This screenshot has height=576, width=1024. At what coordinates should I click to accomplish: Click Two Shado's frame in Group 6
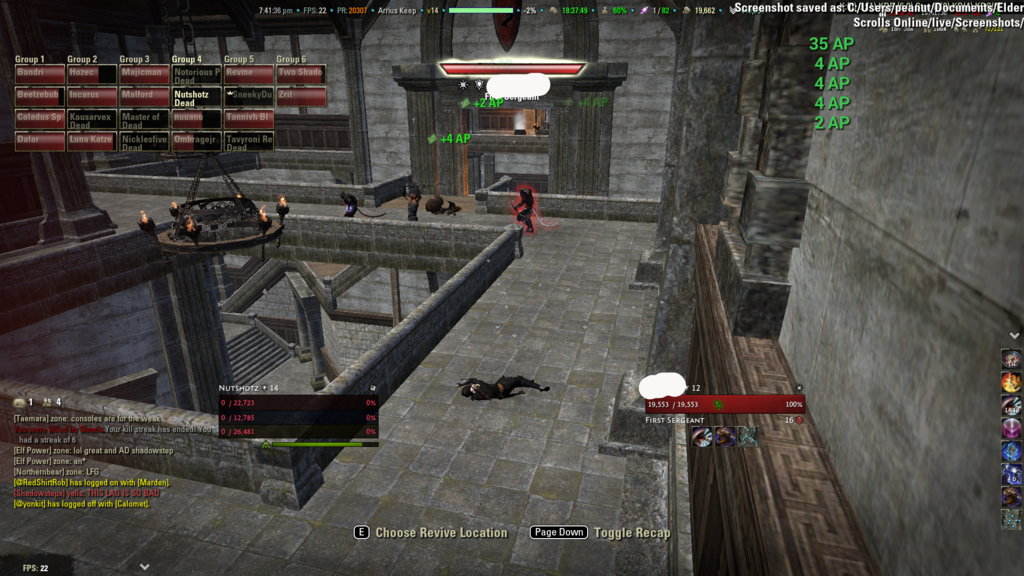point(301,73)
